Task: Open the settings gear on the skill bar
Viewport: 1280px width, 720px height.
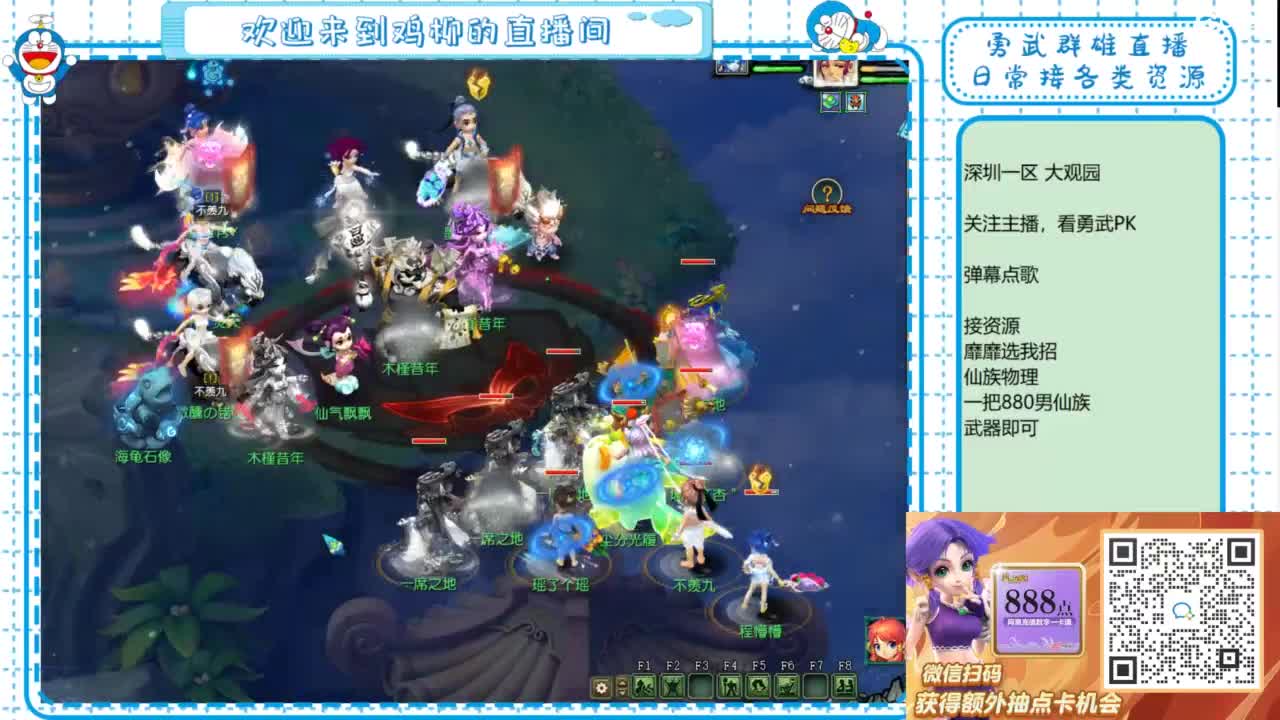Action: (x=601, y=688)
